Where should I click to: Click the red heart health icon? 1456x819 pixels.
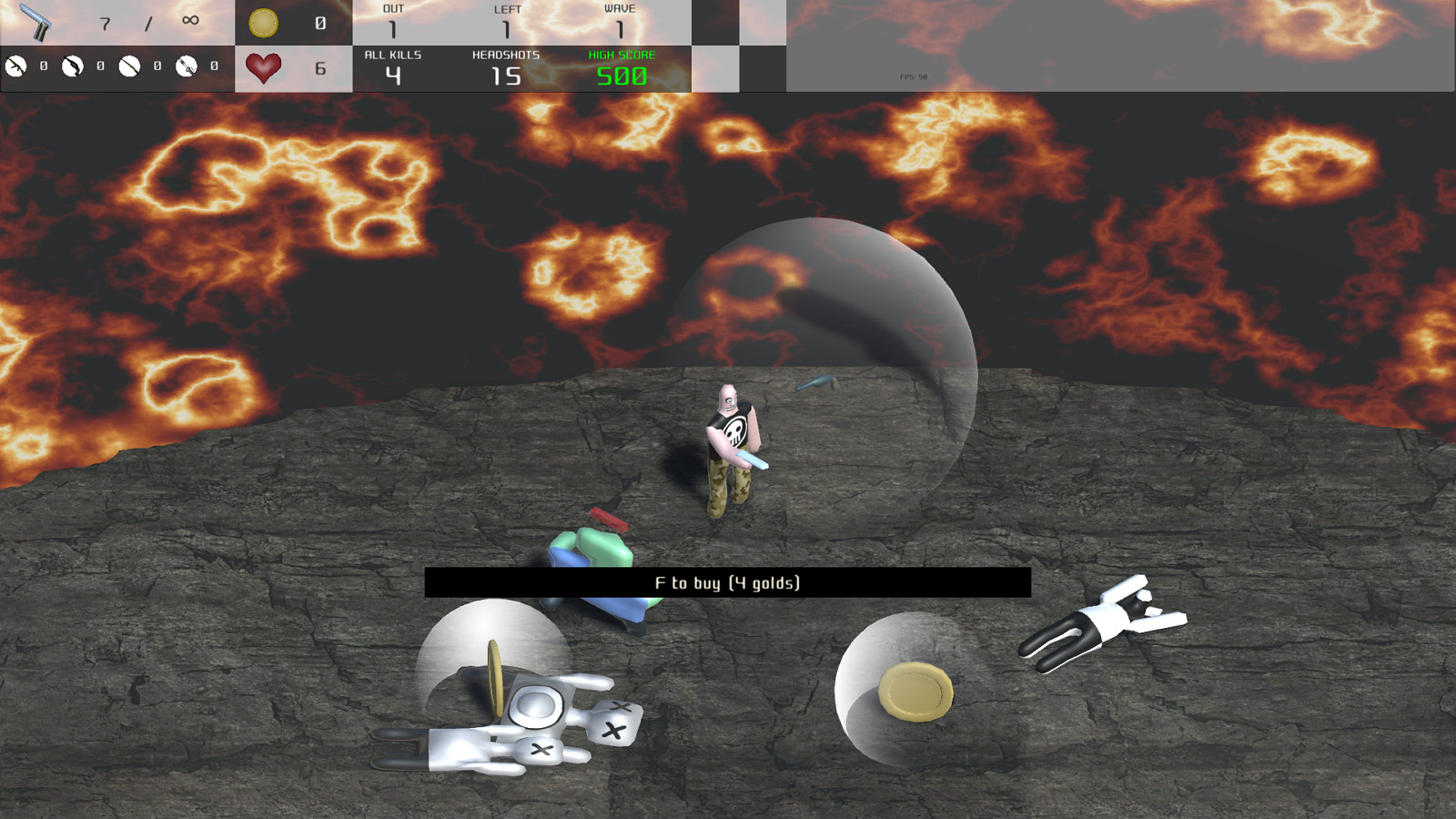pyautogui.click(x=264, y=66)
